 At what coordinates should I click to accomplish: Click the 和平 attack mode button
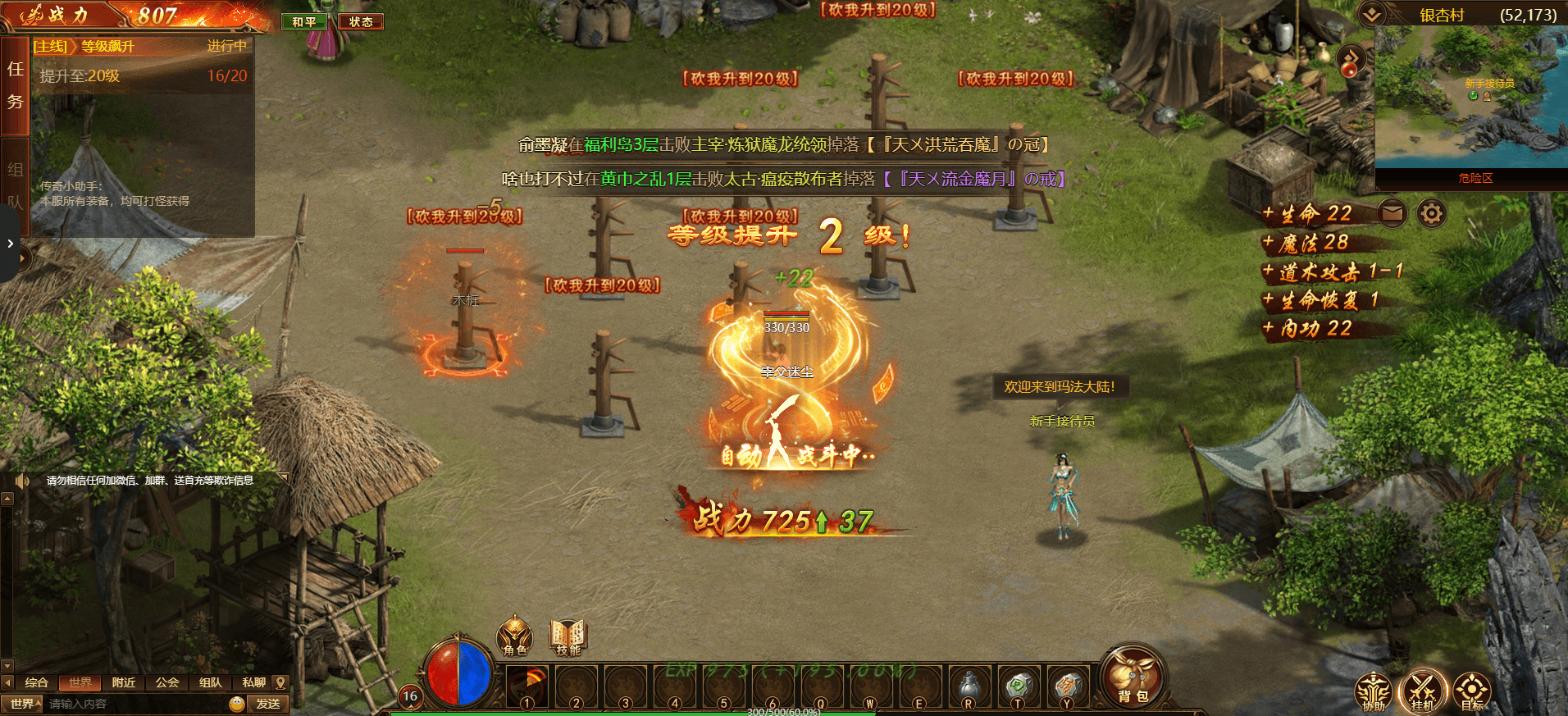pyautogui.click(x=304, y=22)
